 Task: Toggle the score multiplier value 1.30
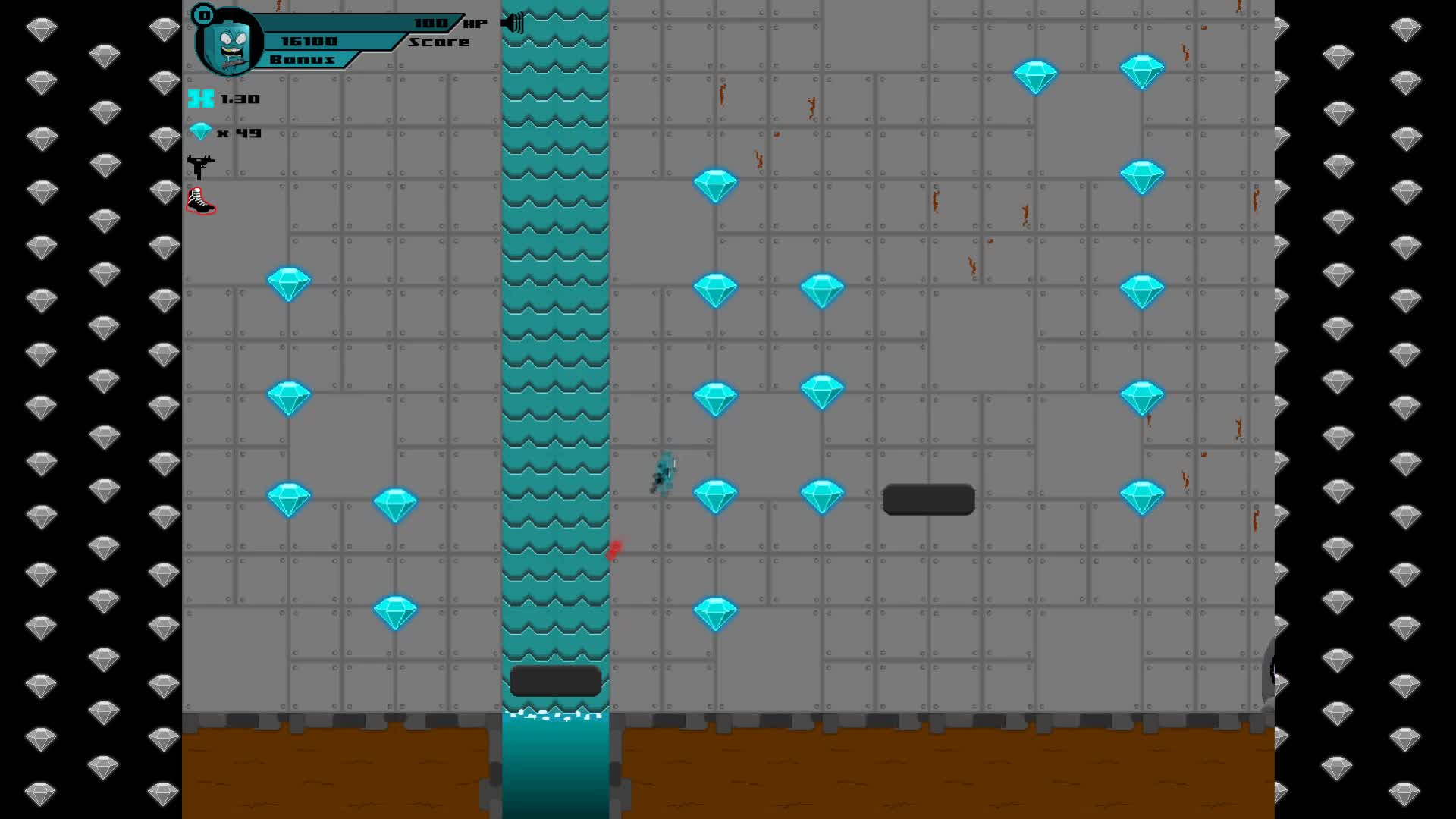tap(239, 99)
